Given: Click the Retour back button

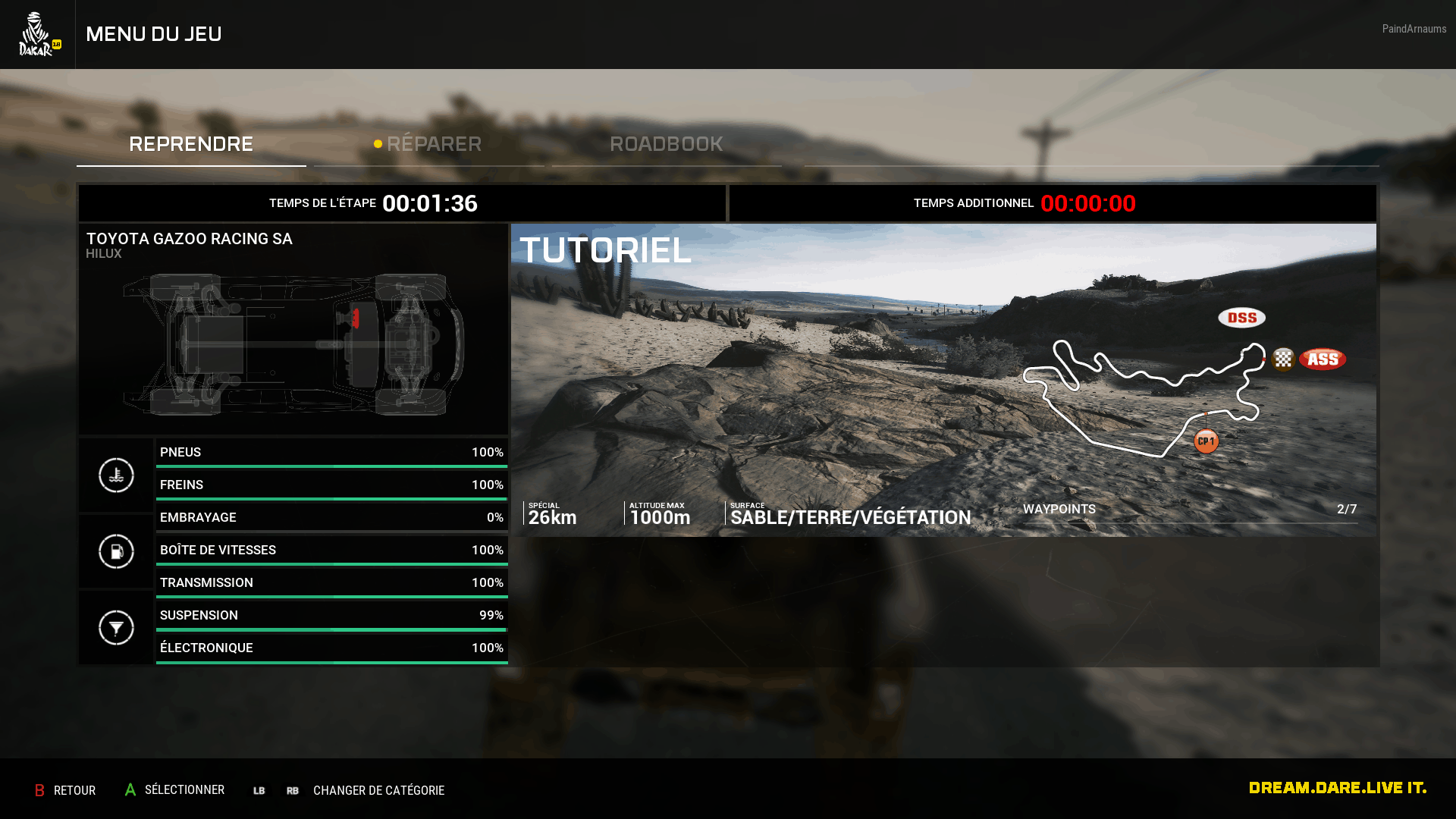Looking at the screenshot, I should tap(65, 790).
